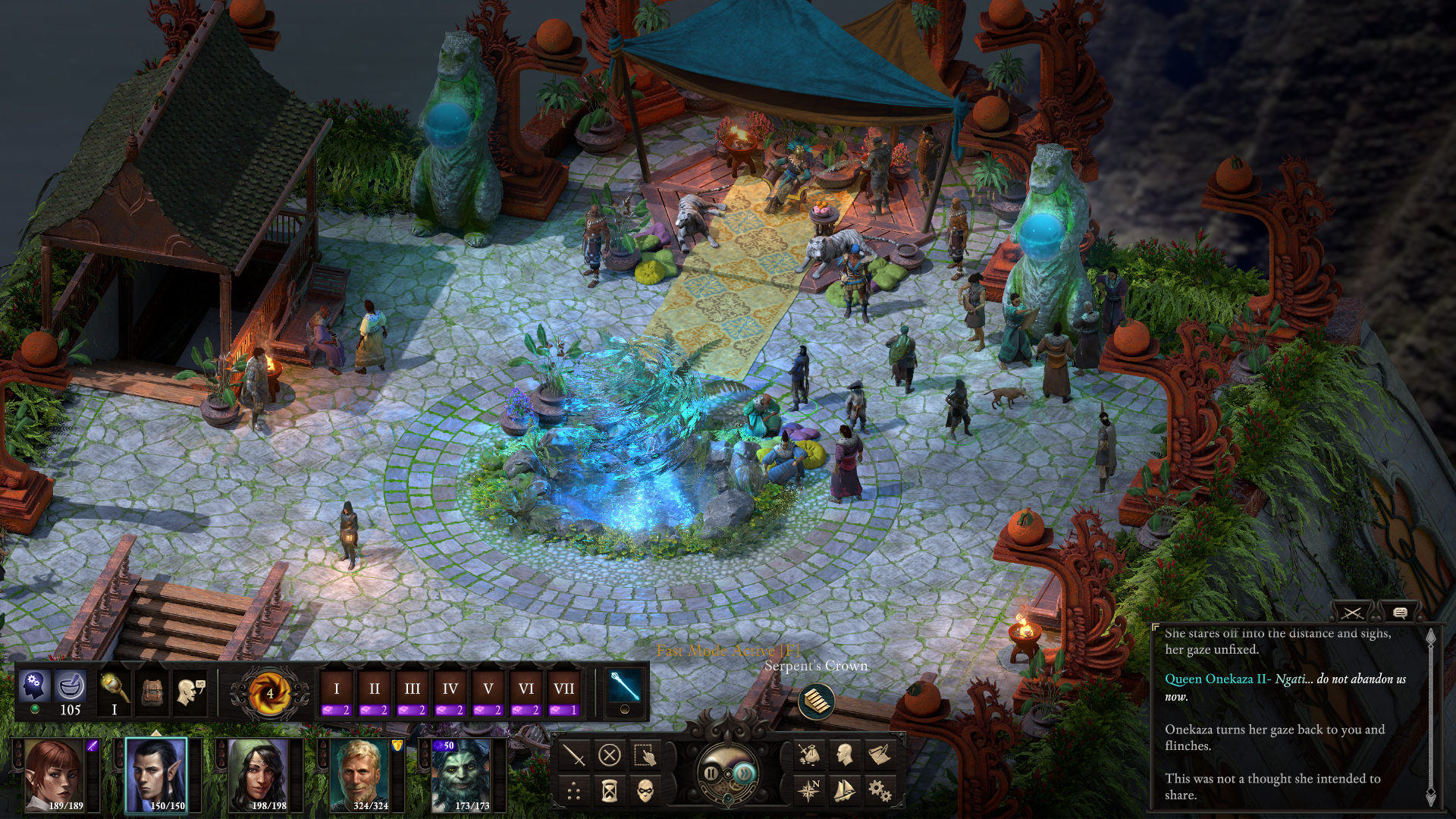Image resolution: width=1456 pixels, height=819 pixels.
Task: Pause the game with the pause button
Action: [x=711, y=773]
